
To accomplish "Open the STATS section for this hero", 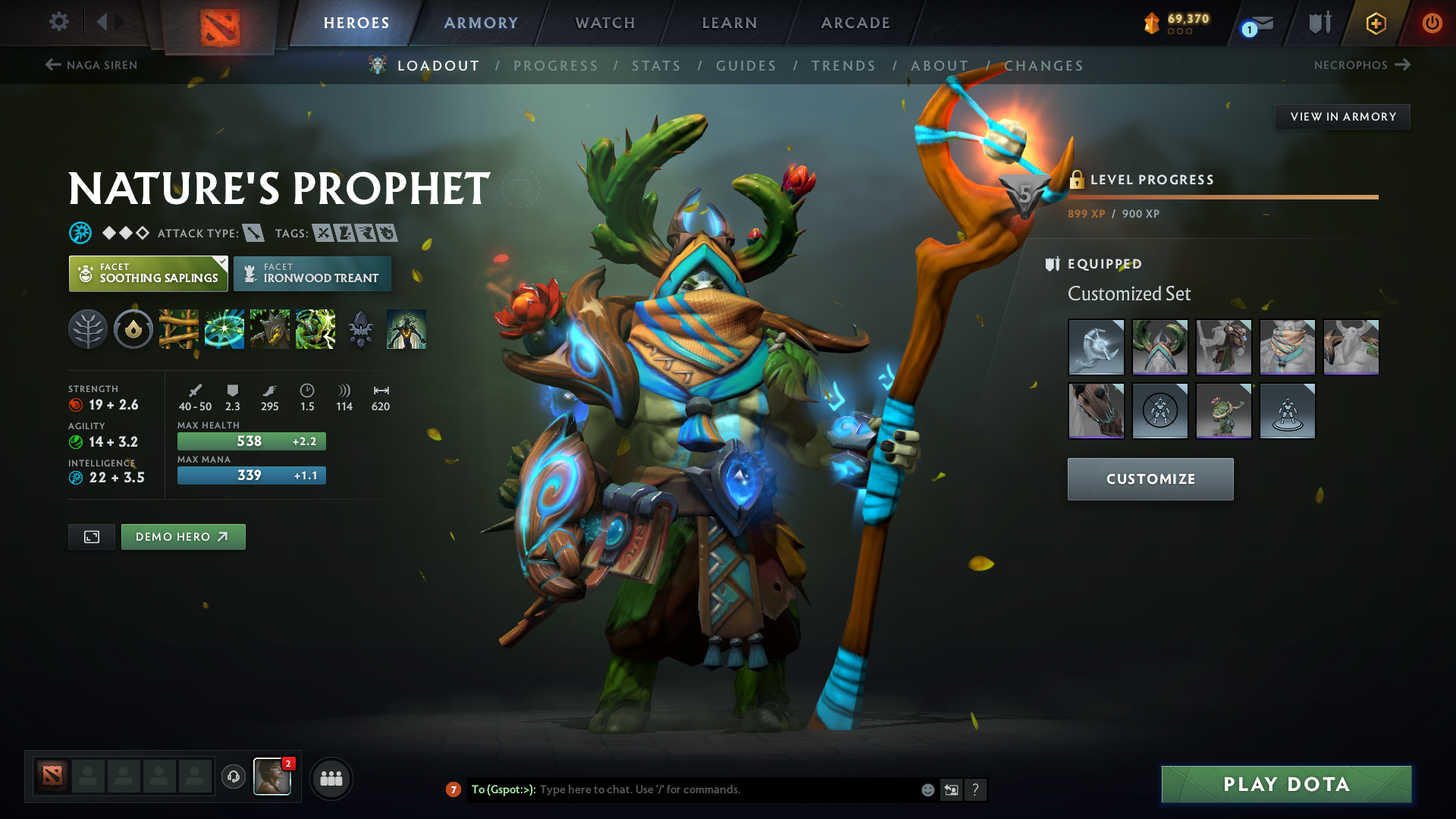I will (657, 66).
